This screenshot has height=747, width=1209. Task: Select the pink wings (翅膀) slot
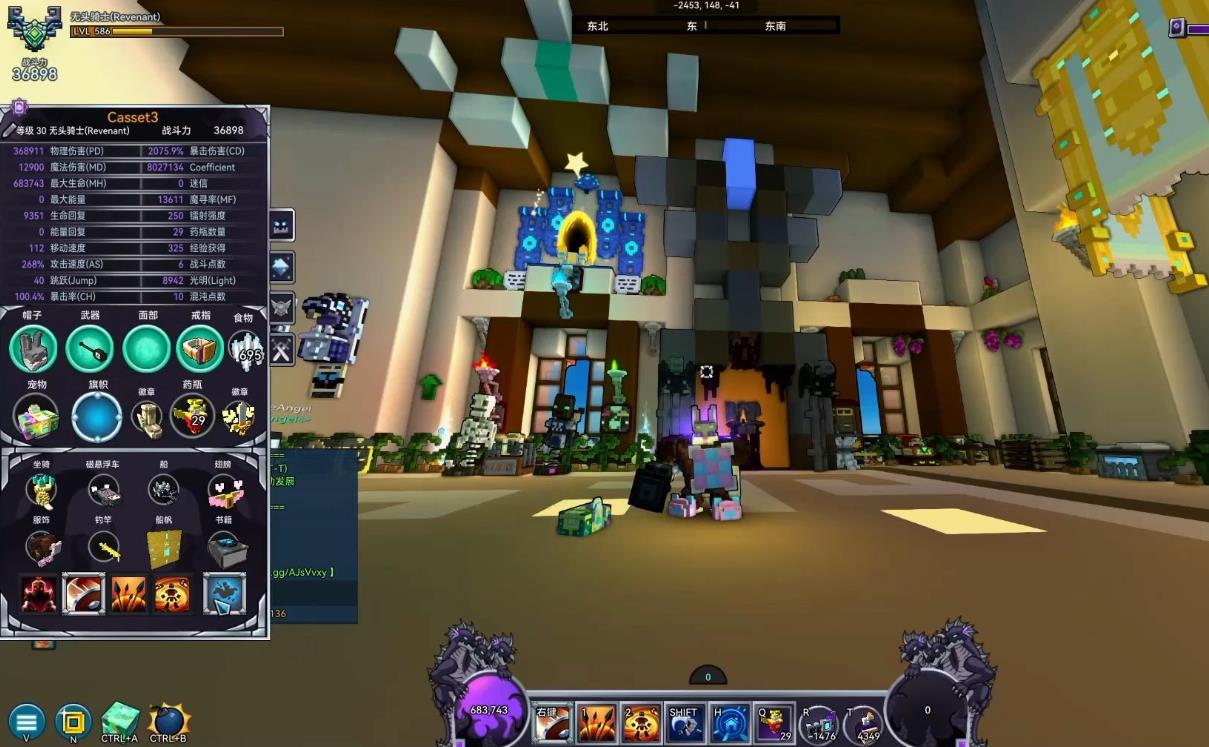(x=225, y=490)
